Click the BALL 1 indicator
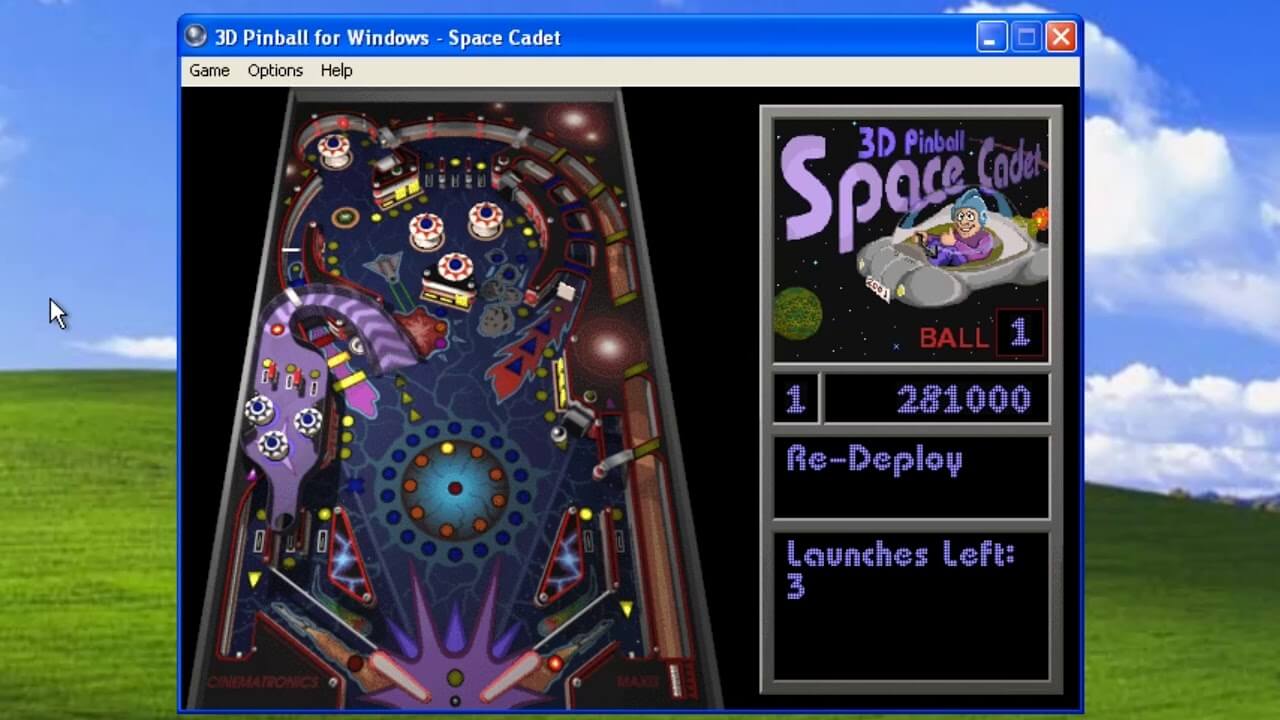 pyautogui.click(x=985, y=336)
